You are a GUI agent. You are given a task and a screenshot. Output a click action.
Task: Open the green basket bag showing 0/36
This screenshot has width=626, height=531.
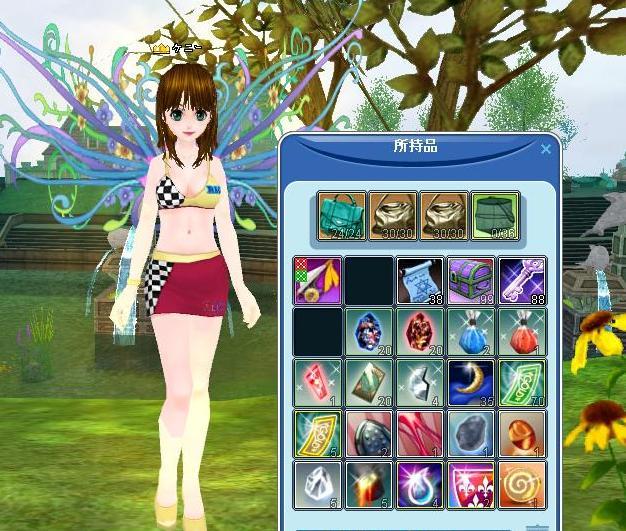[495, 216]
